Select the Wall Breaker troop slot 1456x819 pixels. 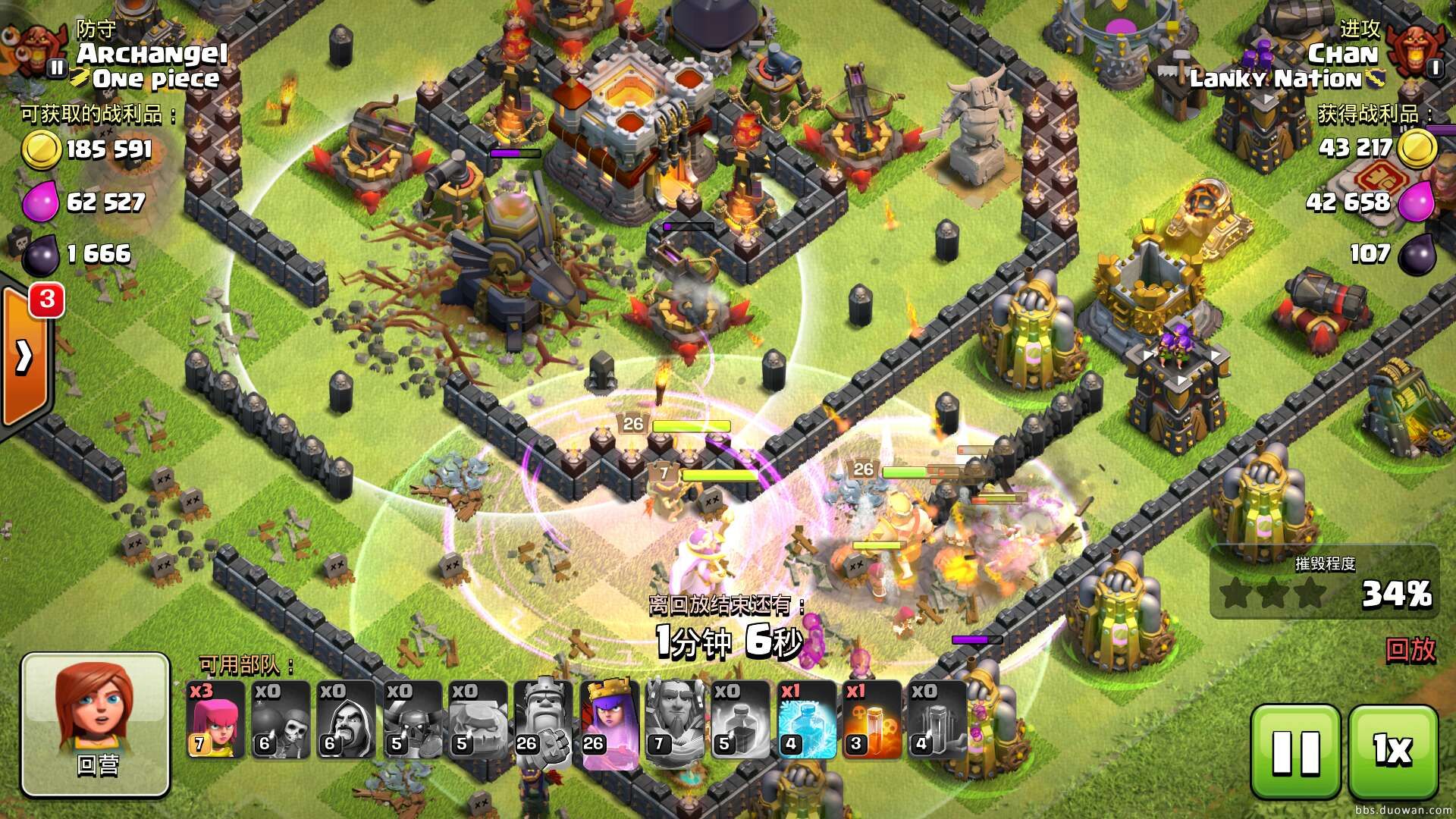280,719
